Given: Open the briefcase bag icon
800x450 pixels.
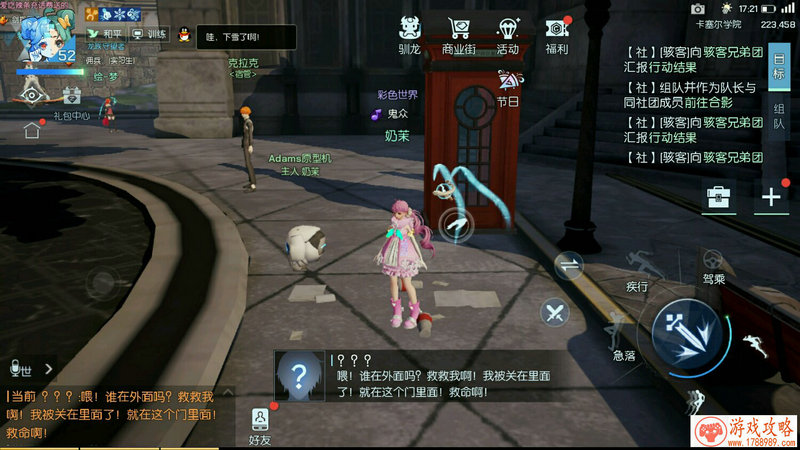Looking at the screenshot, I should tap(718, 197).
